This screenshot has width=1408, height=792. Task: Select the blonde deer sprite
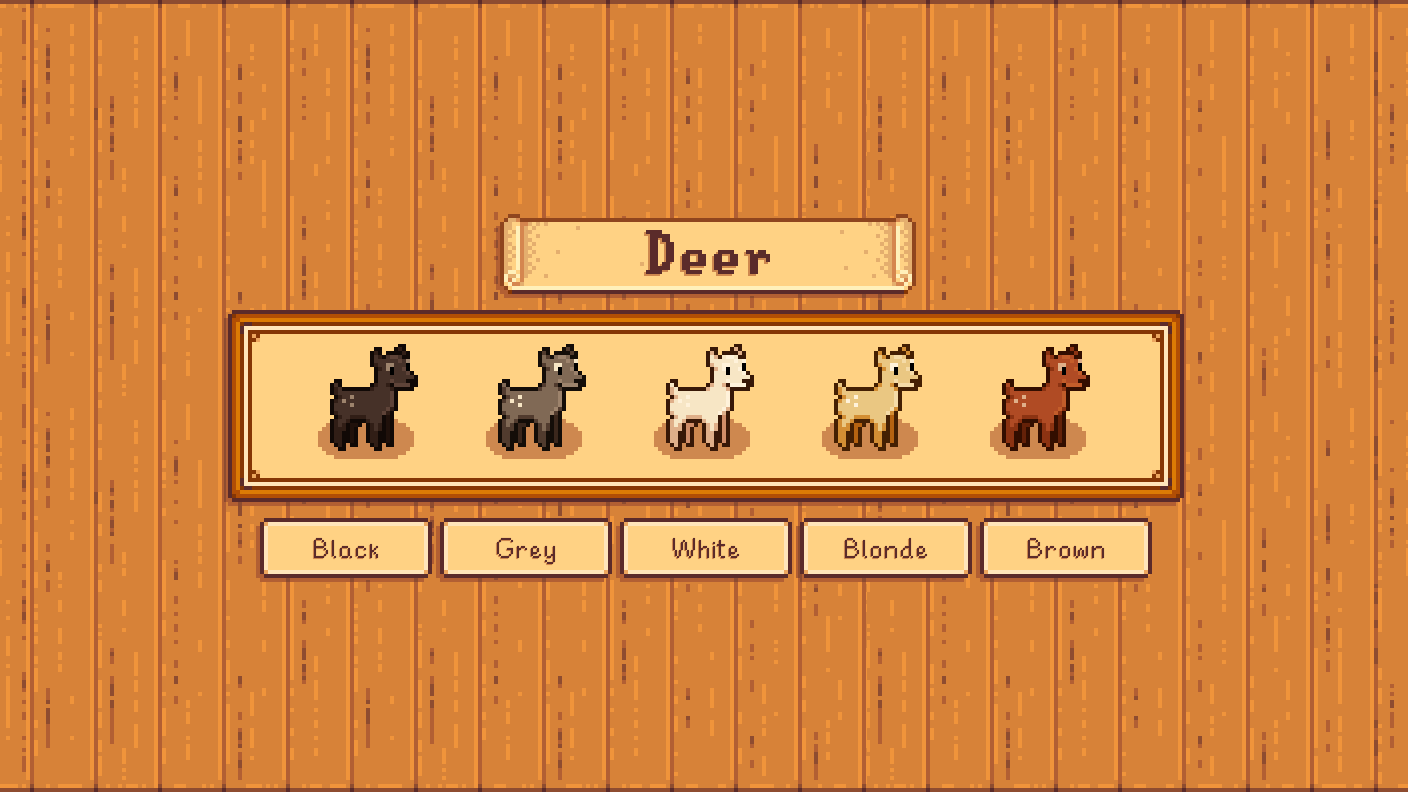873,400
